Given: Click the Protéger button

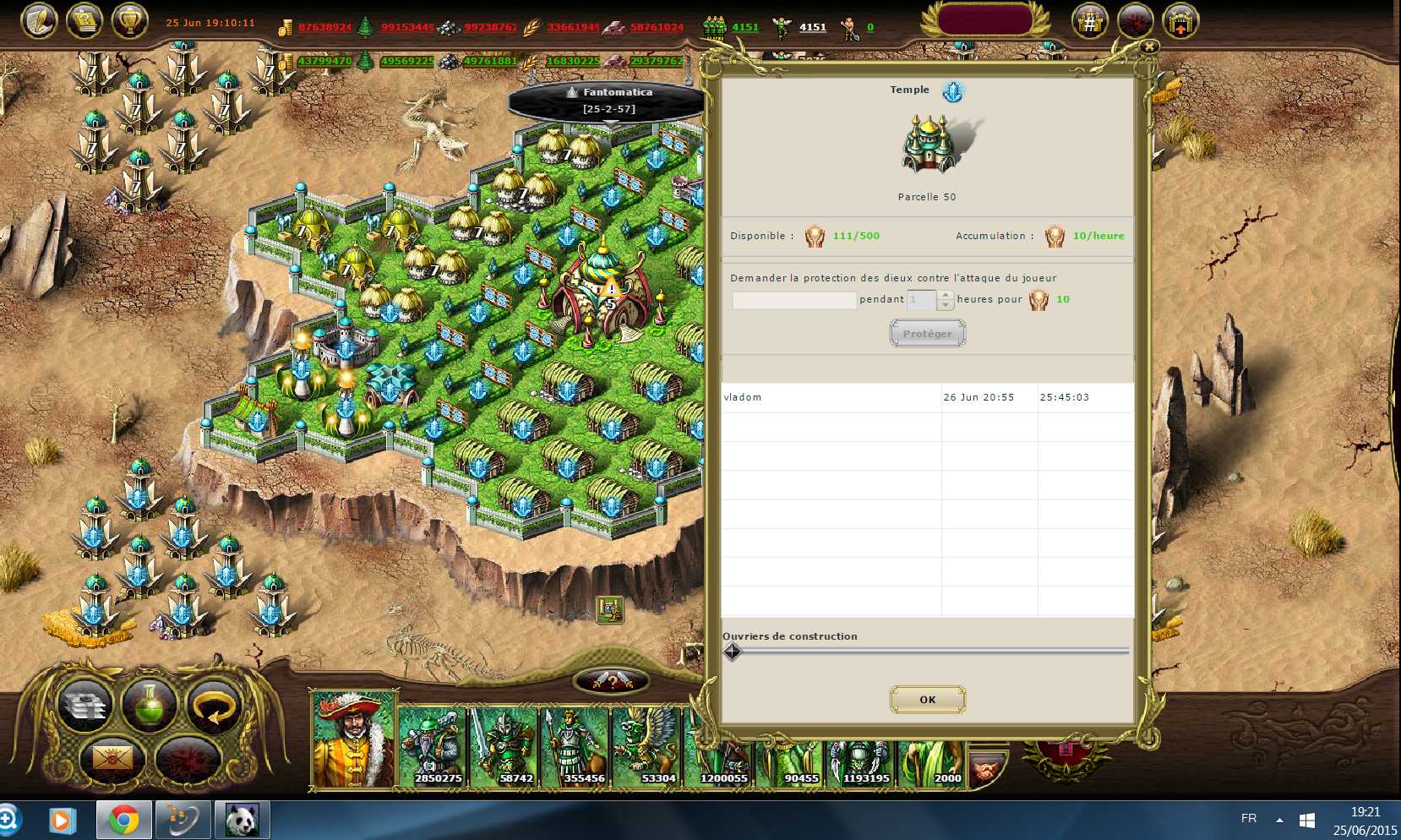Looking at the screenshot, I should 927,334.
